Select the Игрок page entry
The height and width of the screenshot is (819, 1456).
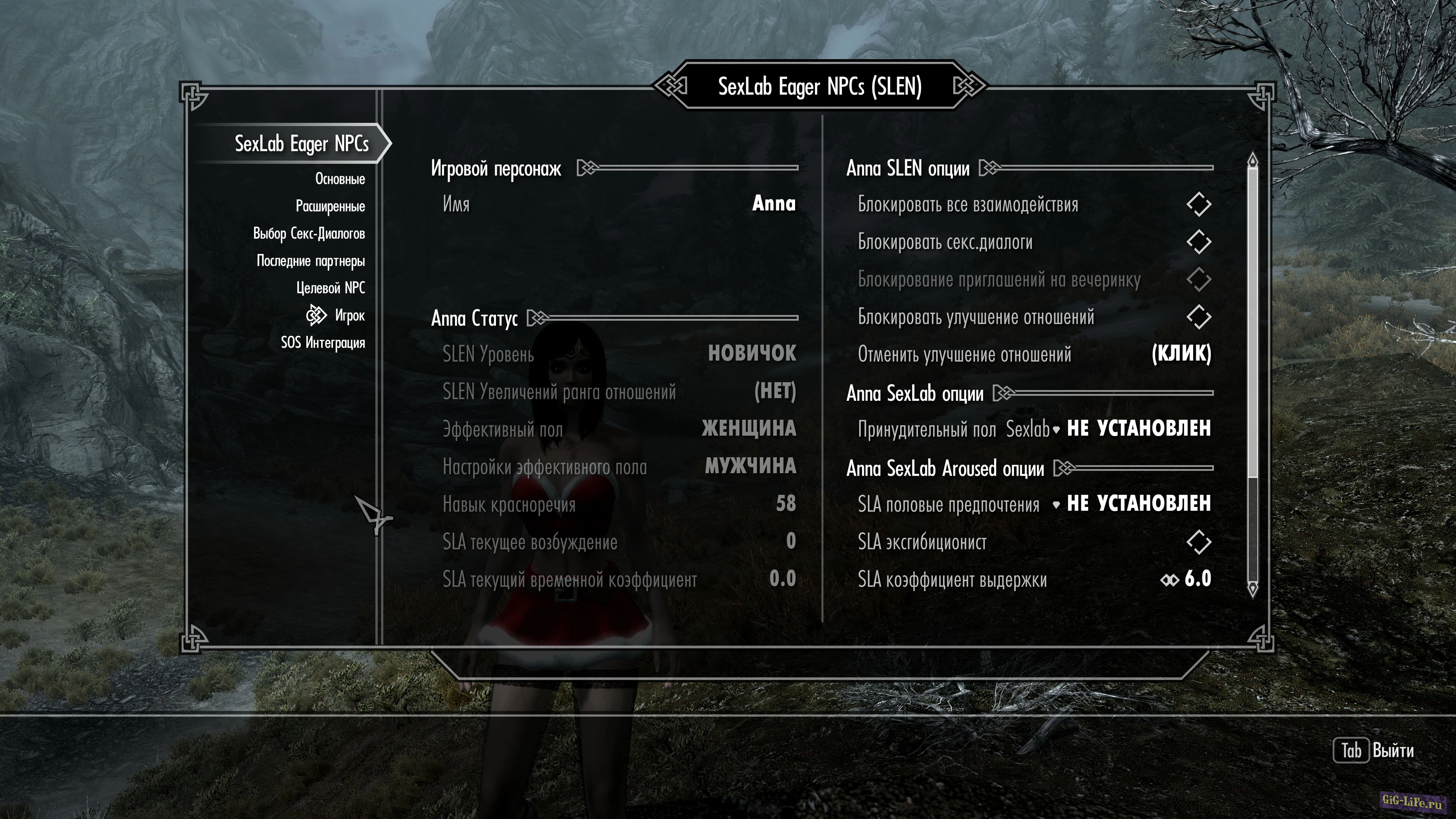(349, 315)
